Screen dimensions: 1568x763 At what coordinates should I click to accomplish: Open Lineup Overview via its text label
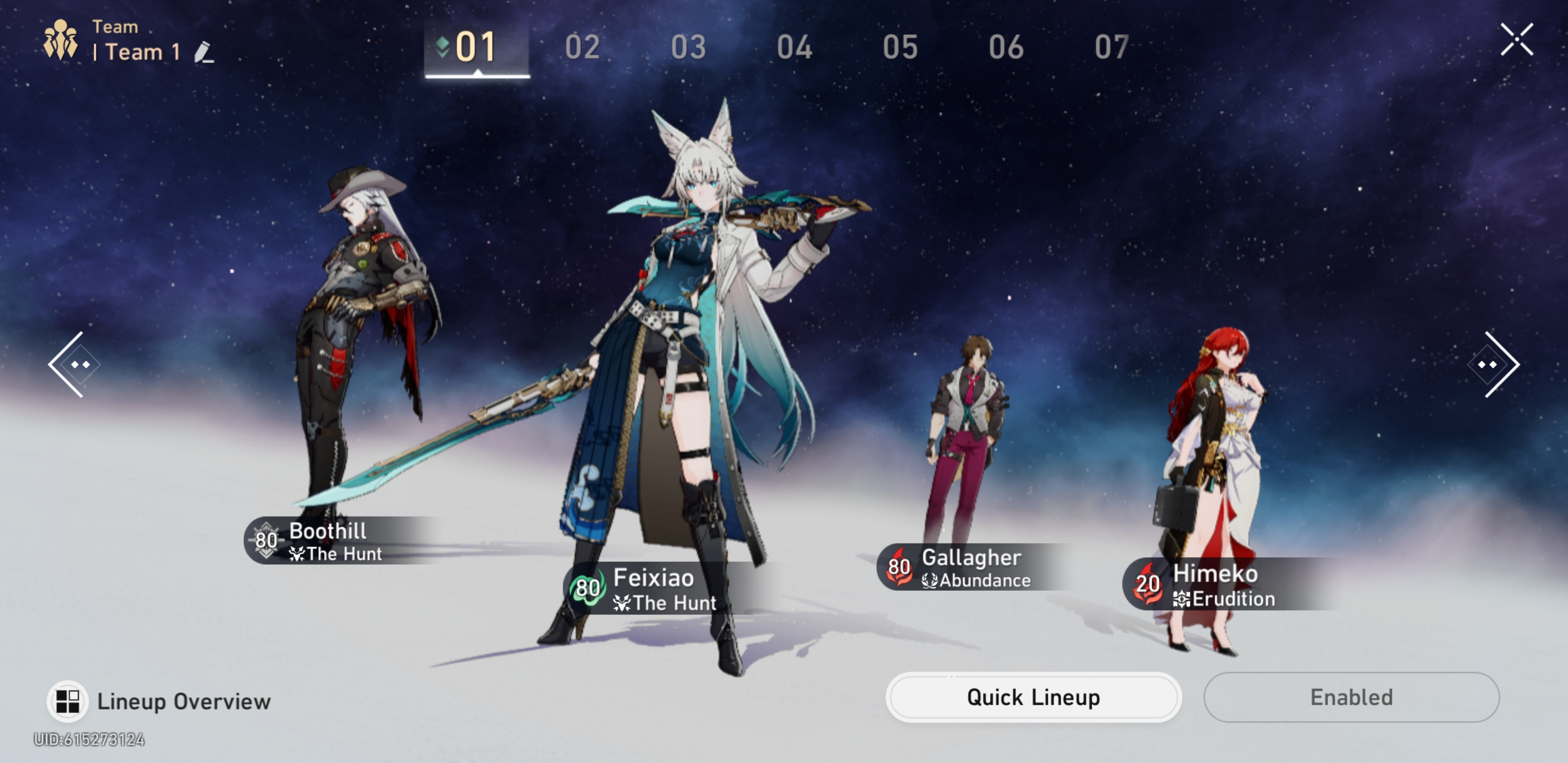(184, 700)
